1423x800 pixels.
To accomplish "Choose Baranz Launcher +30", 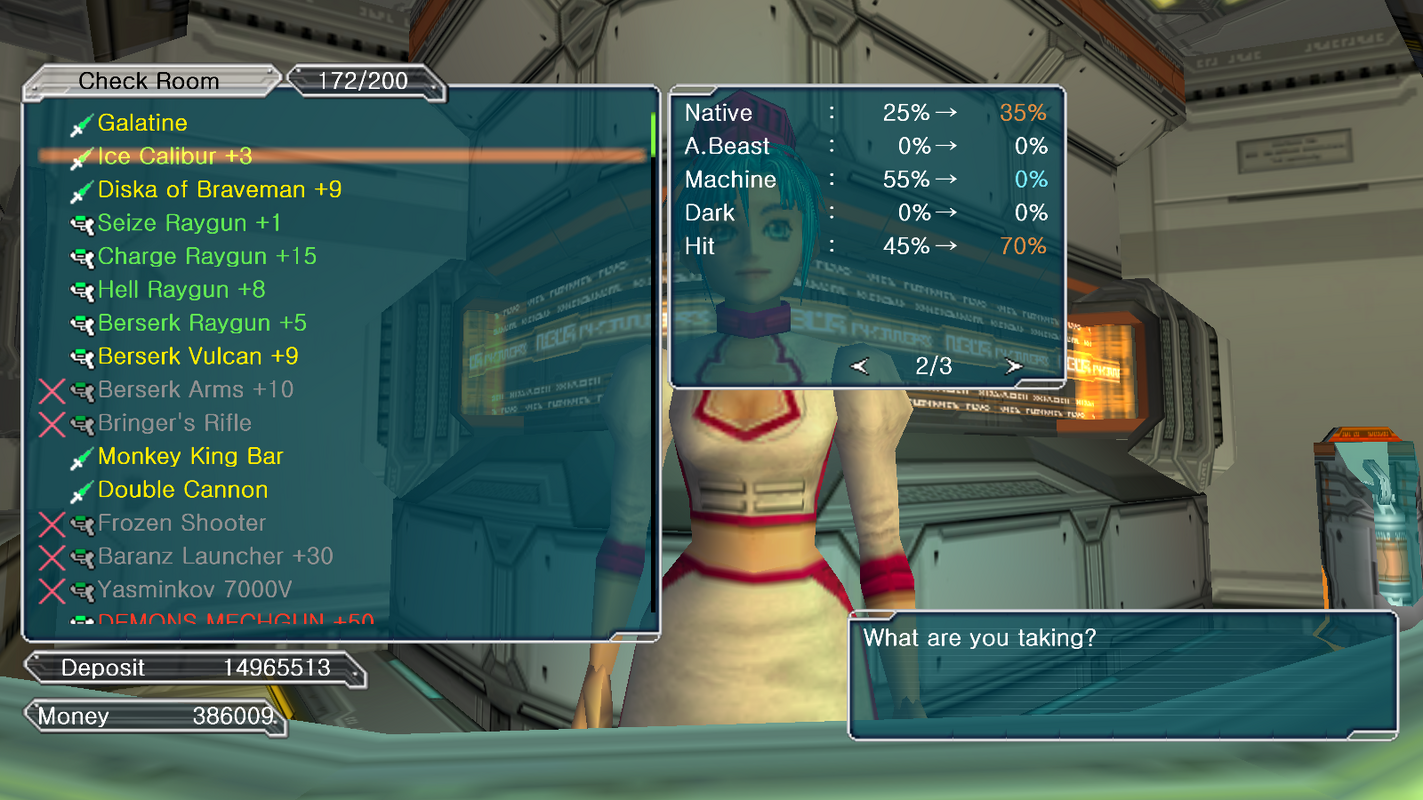I will 215,556.
